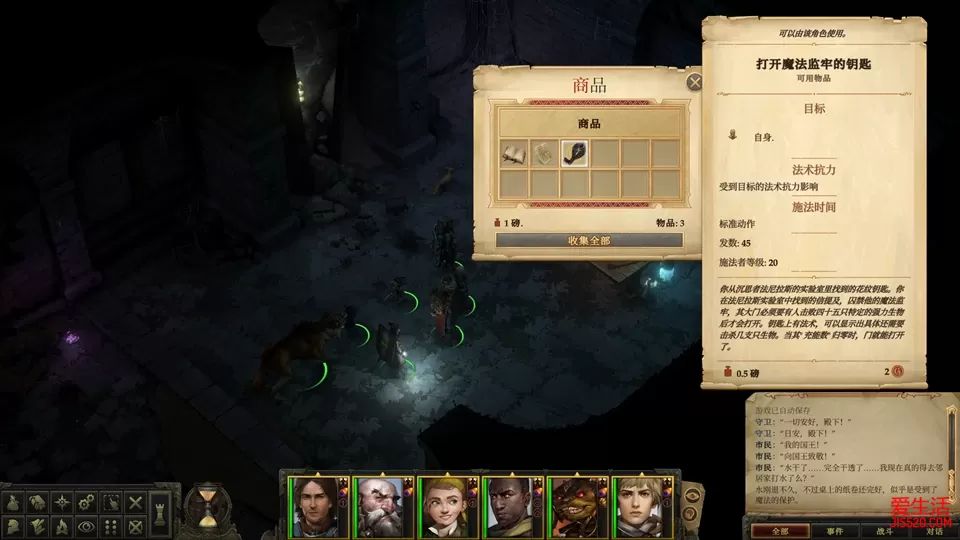Open the compass star action icon
This screenshot has width=960, height=540.
pyautogui.click(x=62, y=502)
